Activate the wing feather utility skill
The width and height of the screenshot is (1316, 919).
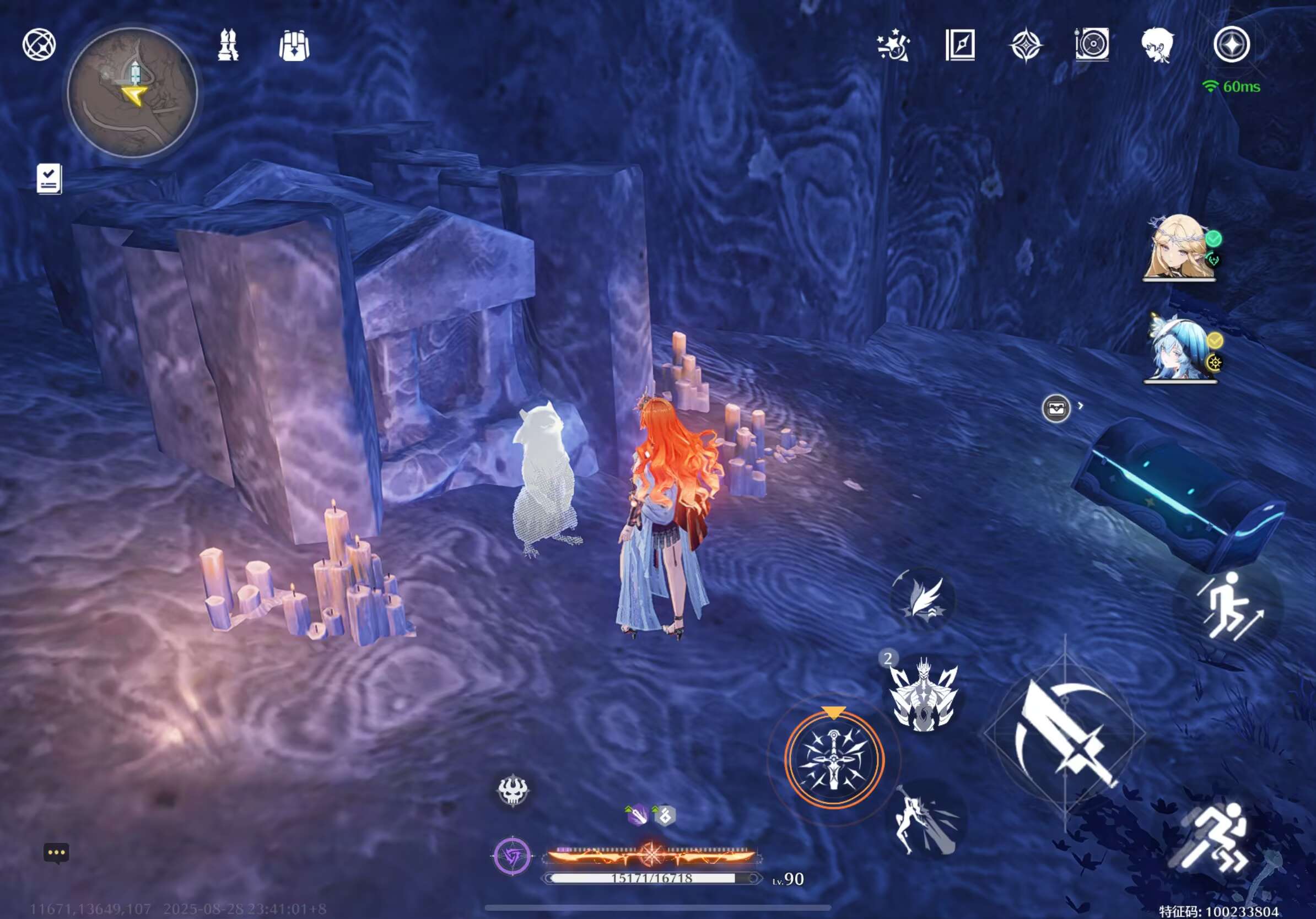pyautogui.click(x=923, y=599)
